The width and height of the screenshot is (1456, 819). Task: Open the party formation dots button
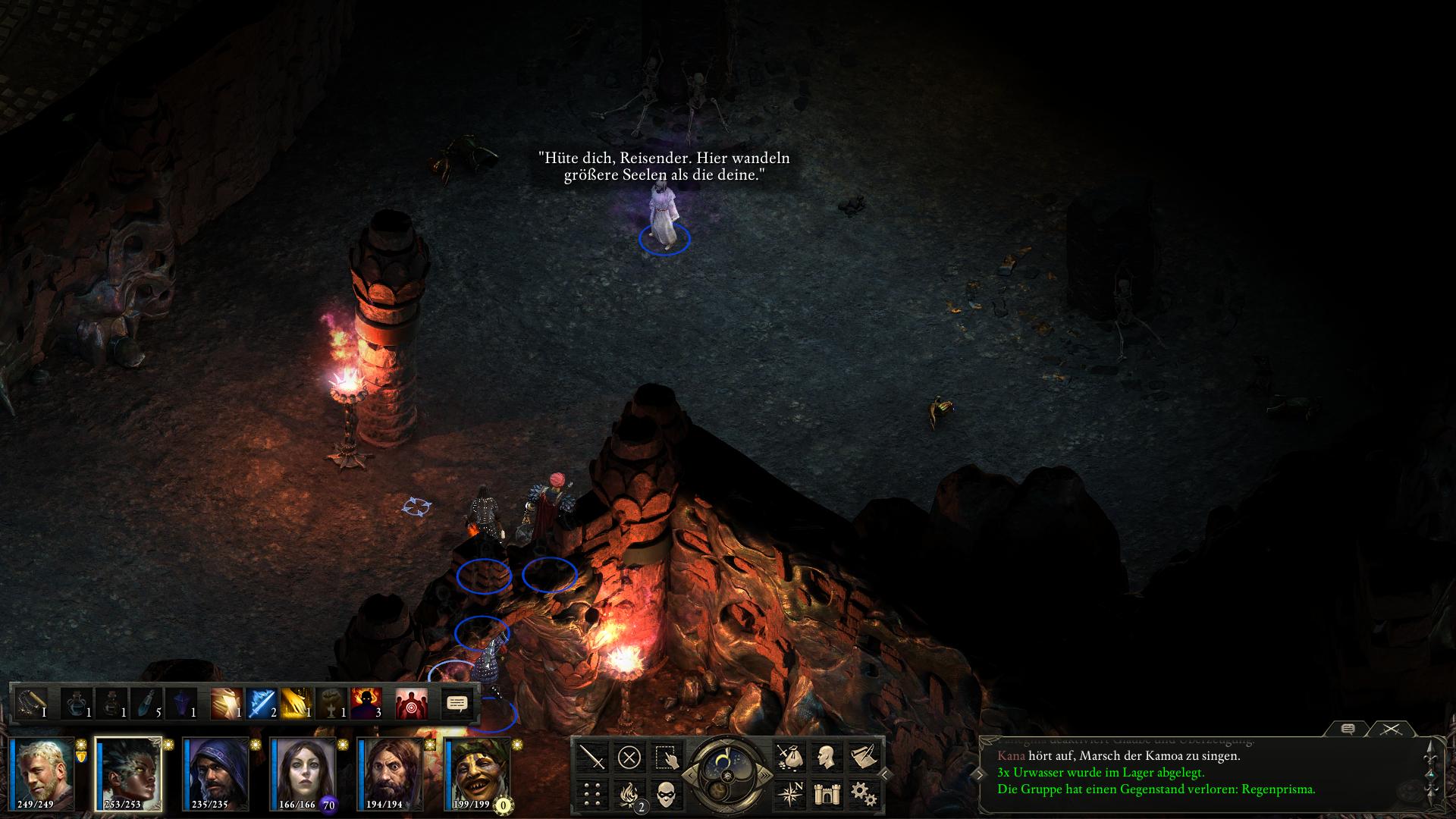tap(592, 794)
